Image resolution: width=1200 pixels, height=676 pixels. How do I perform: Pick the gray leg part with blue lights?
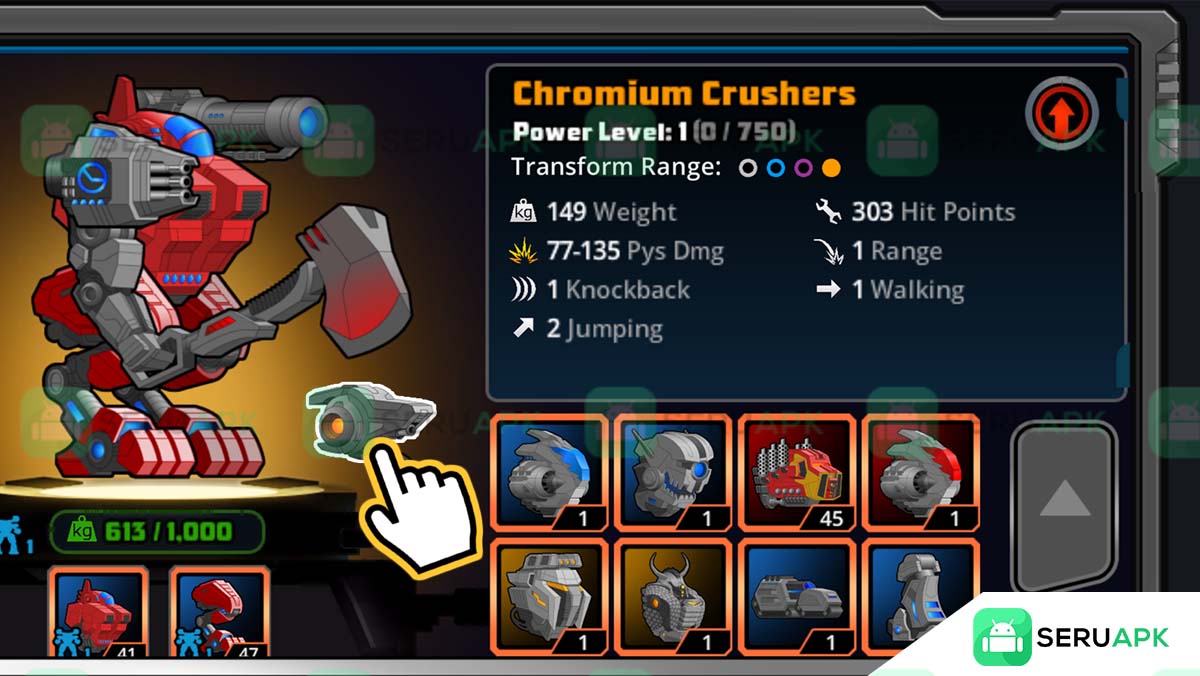(920, 597)
